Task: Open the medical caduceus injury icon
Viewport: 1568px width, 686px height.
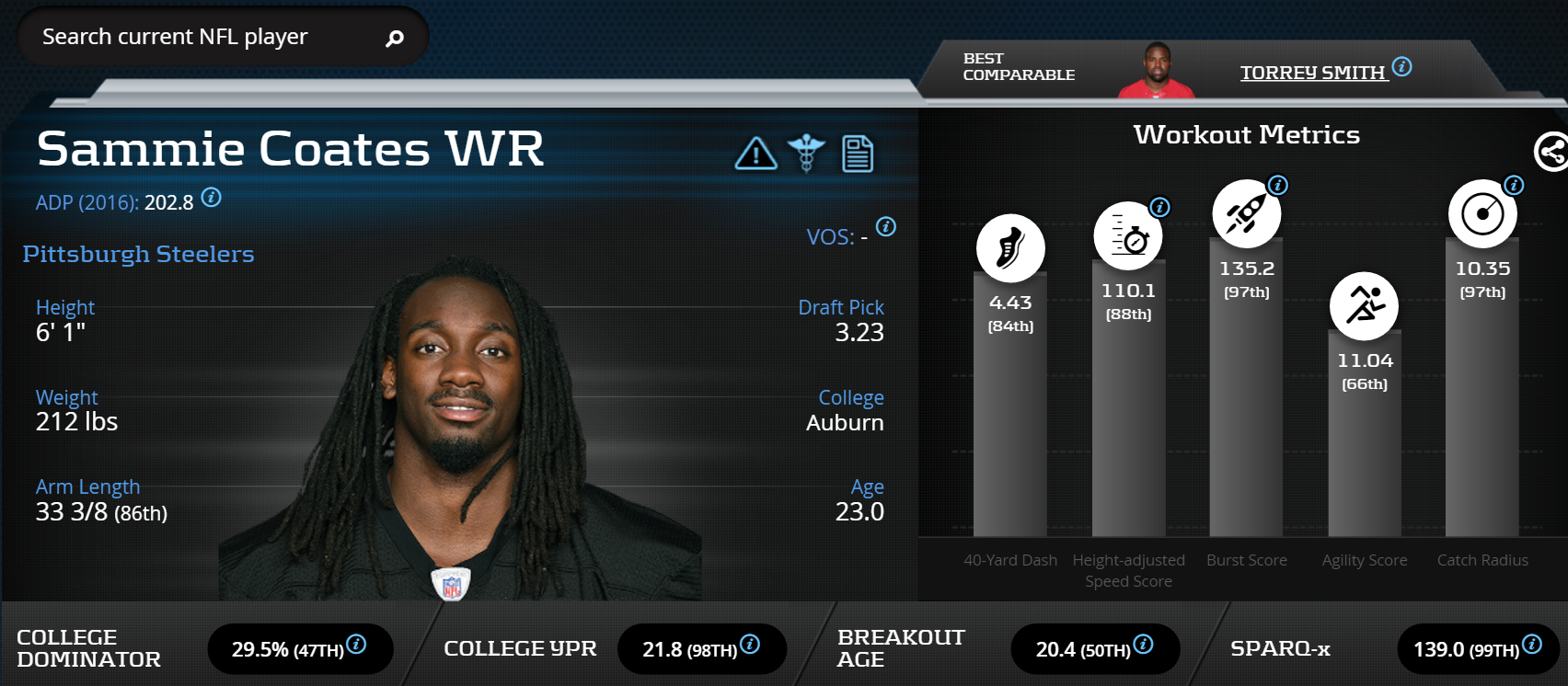Action: [x=806, y=154]
